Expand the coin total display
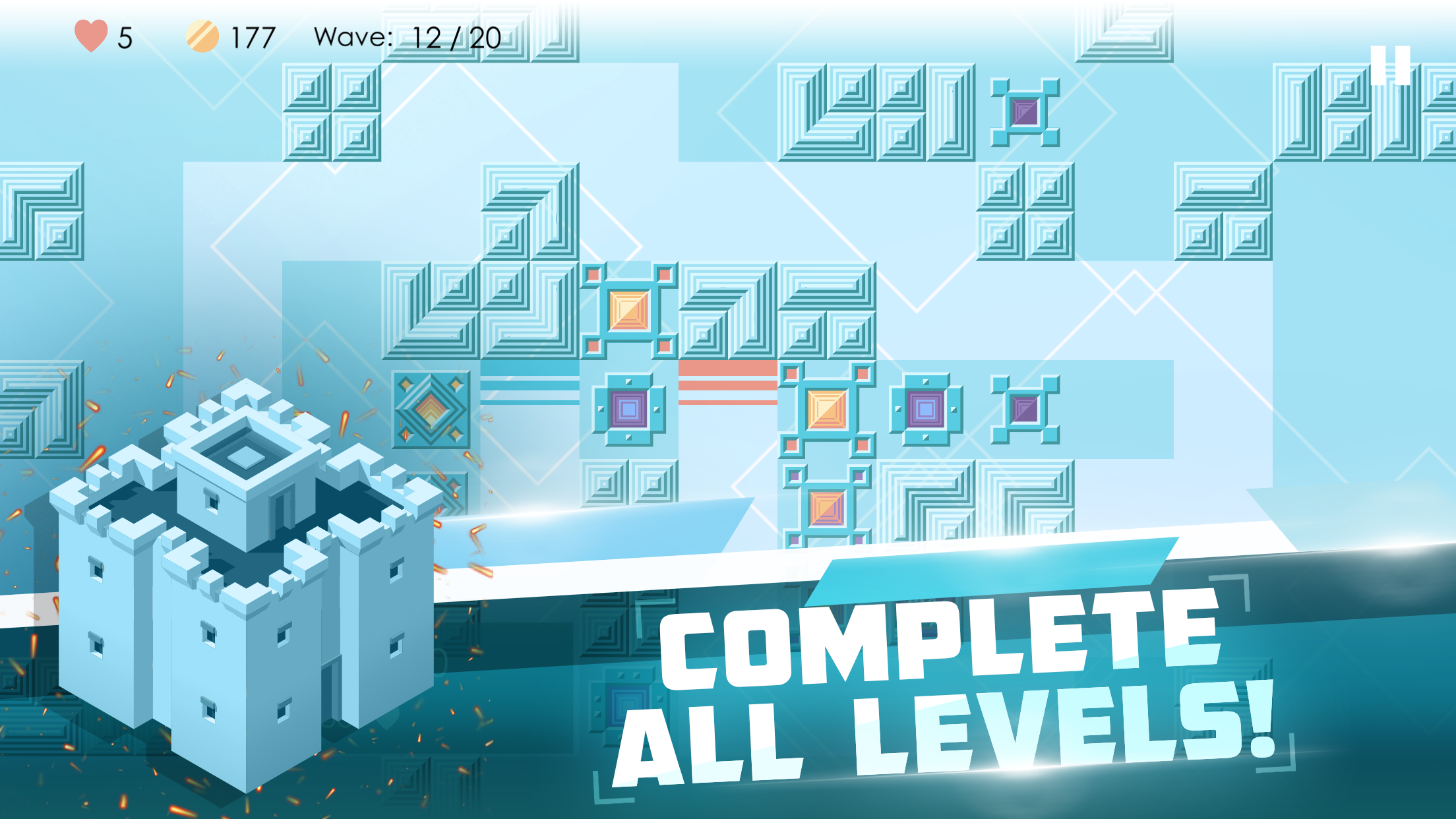This screenshot has width=1456, height=819. click(x=249, y=38)
